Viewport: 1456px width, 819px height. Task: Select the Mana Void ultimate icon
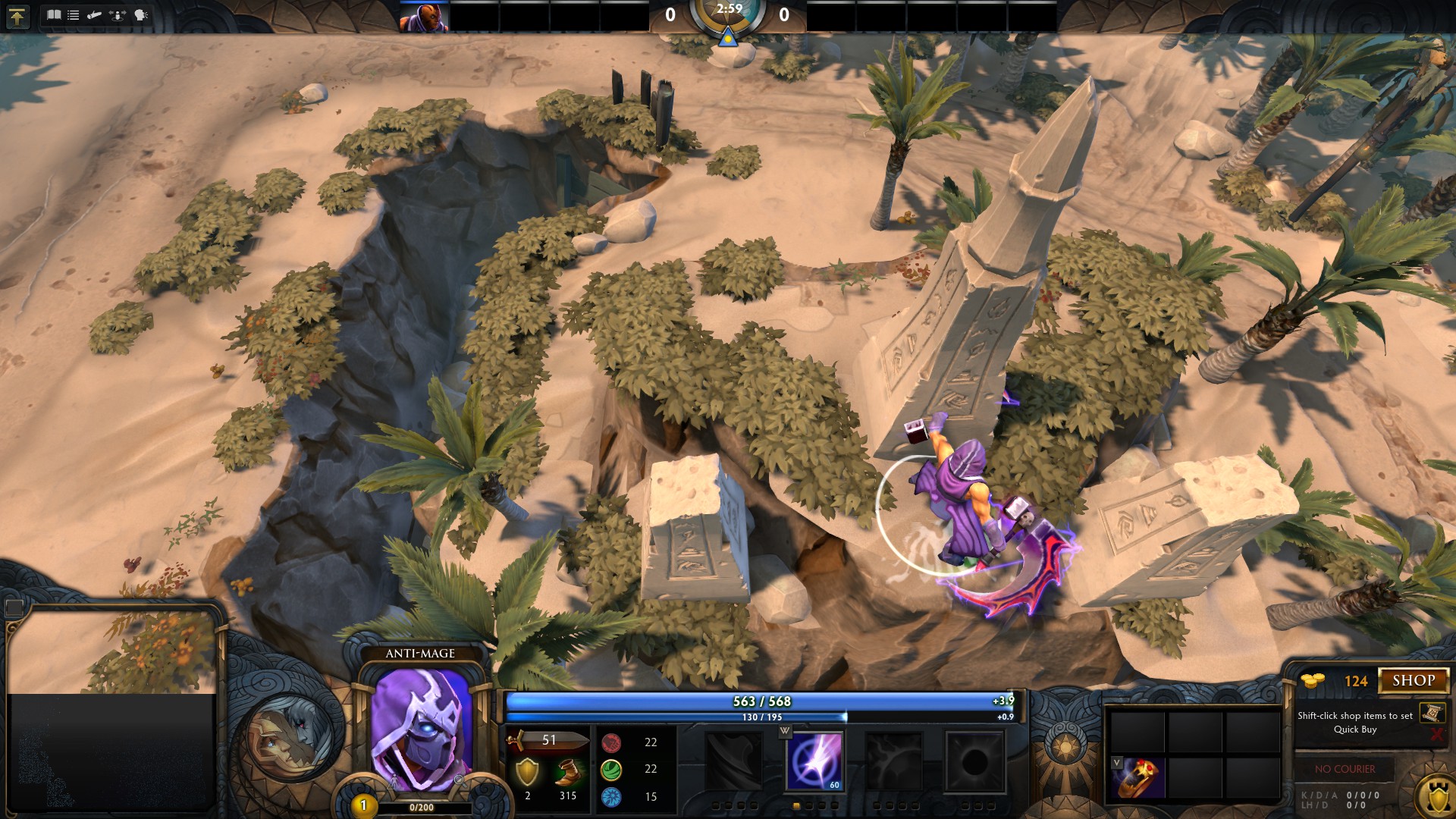[974, 761]
